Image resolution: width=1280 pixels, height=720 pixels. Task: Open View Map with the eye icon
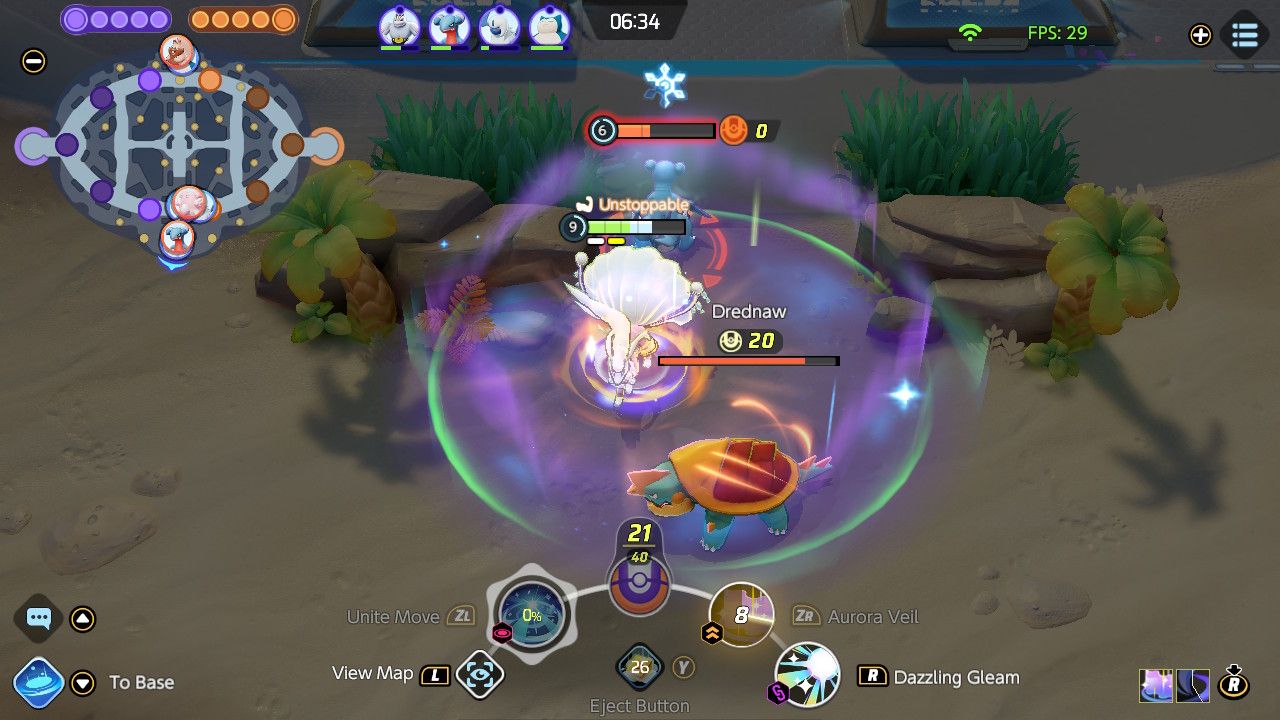click(x=479, y=675)
